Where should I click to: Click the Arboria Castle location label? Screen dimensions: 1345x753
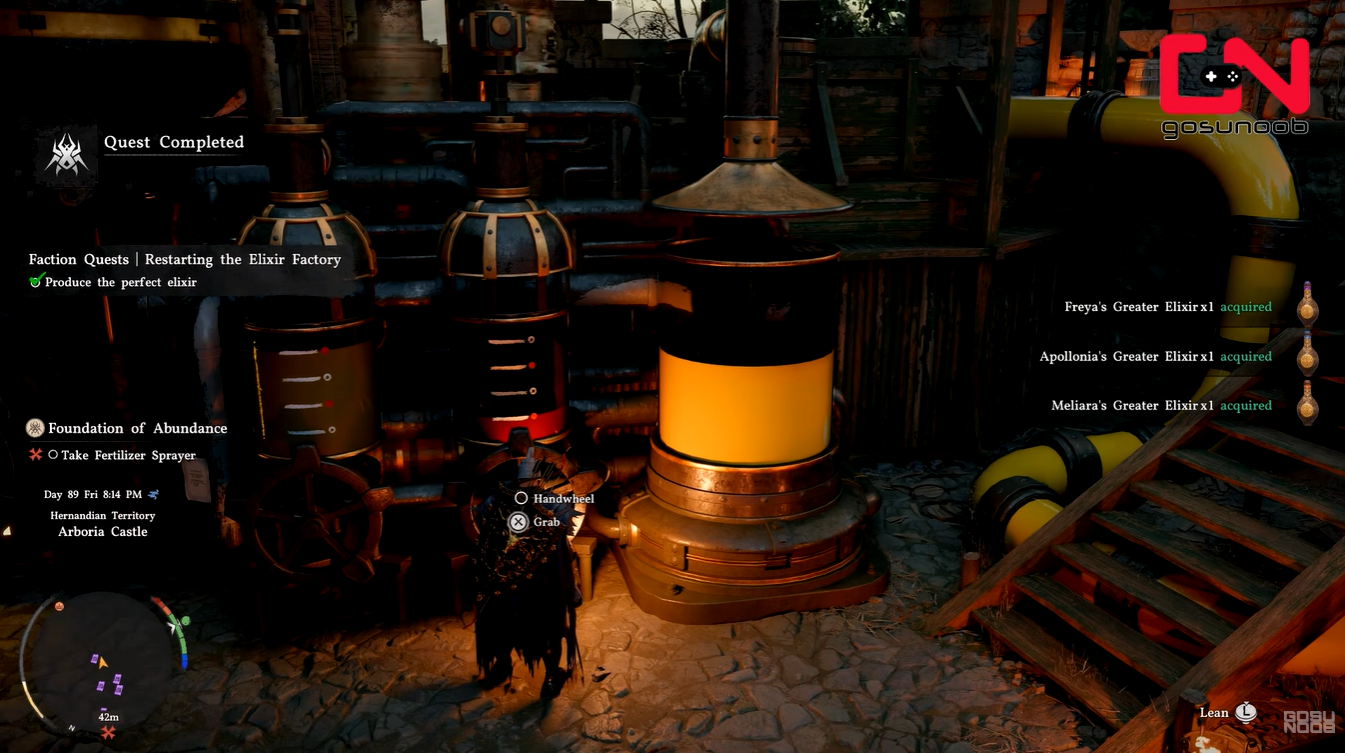(103, 532)
